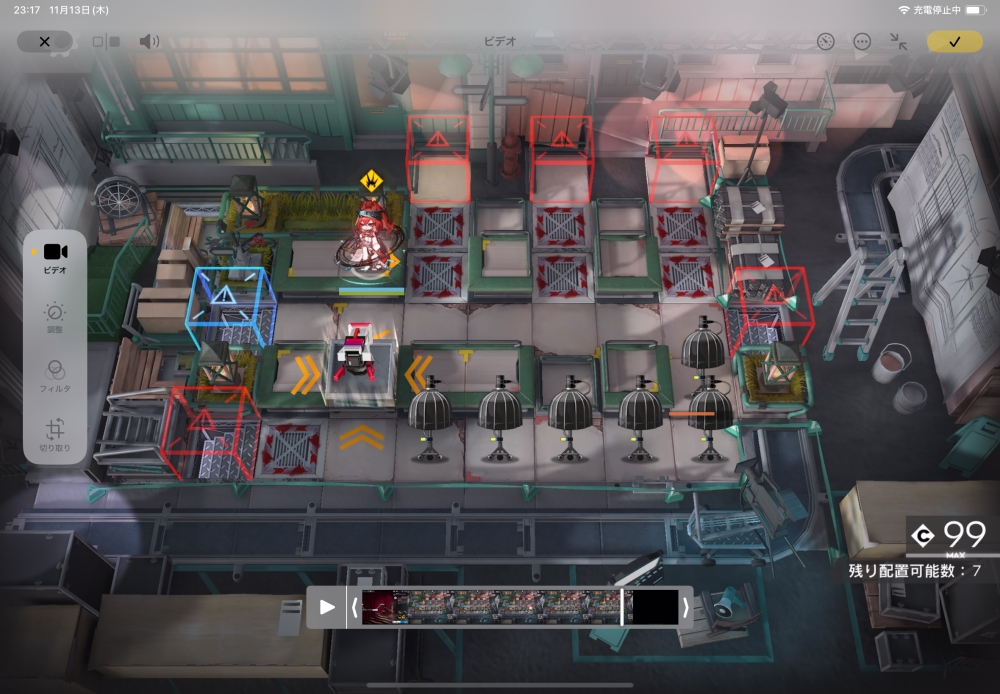Open the more options ellipsis menu
Screen dimensions: 1000x694
point(862,41)
